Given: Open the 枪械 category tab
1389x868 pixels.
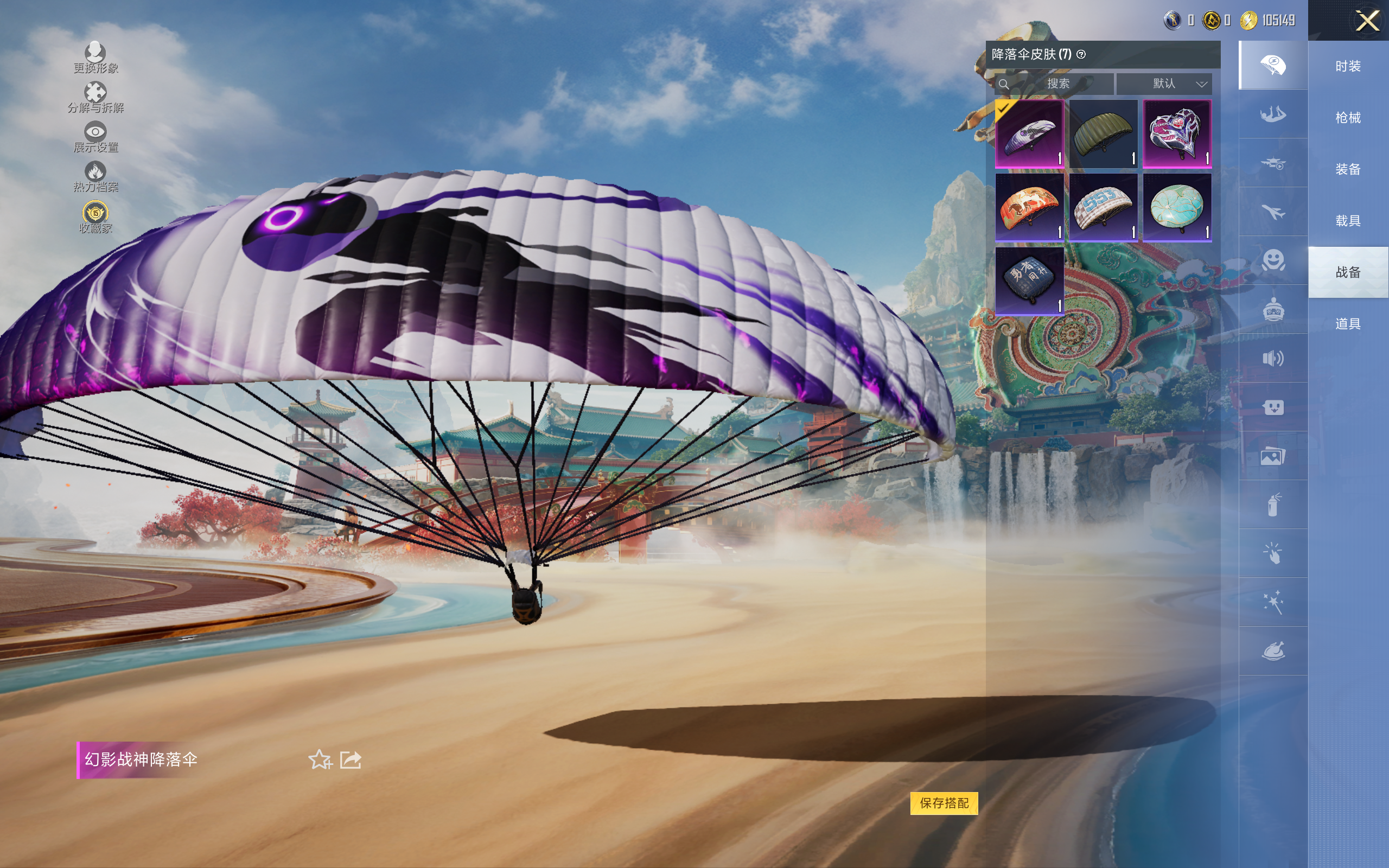Looking at the screenshot, I should [1347, 118].
